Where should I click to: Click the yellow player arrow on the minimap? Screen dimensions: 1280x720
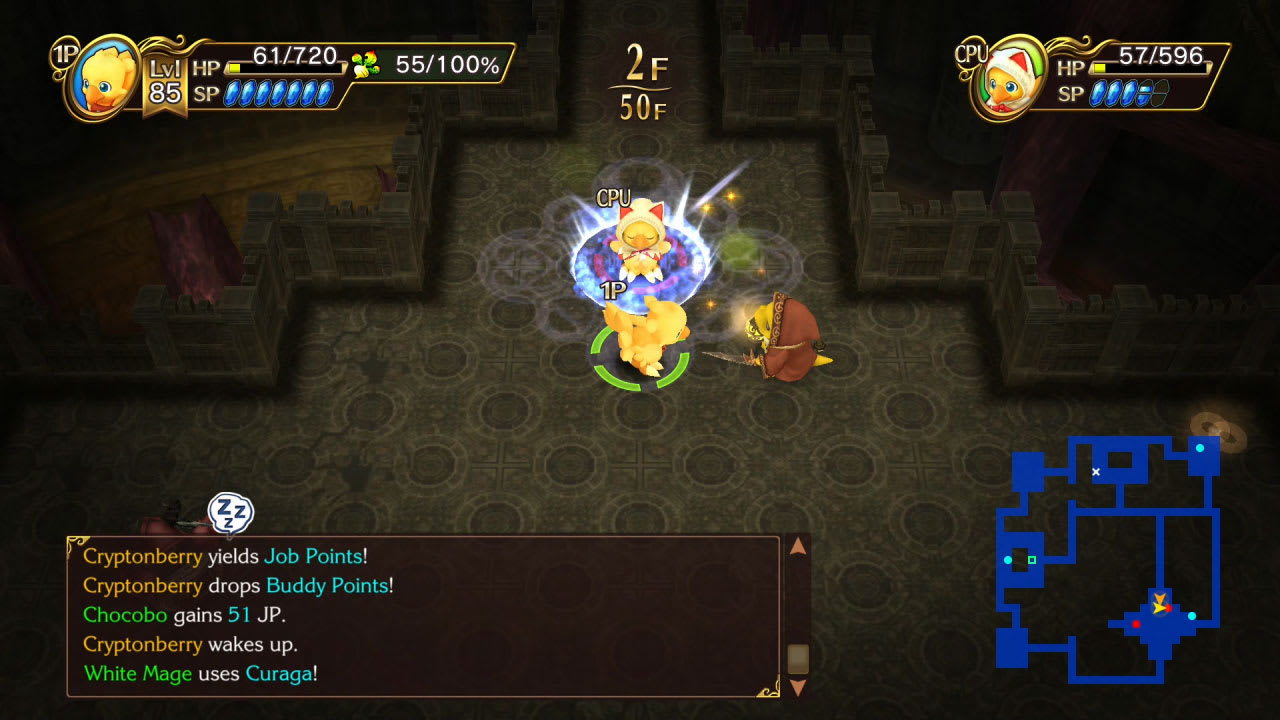(x=1159, y=602)
